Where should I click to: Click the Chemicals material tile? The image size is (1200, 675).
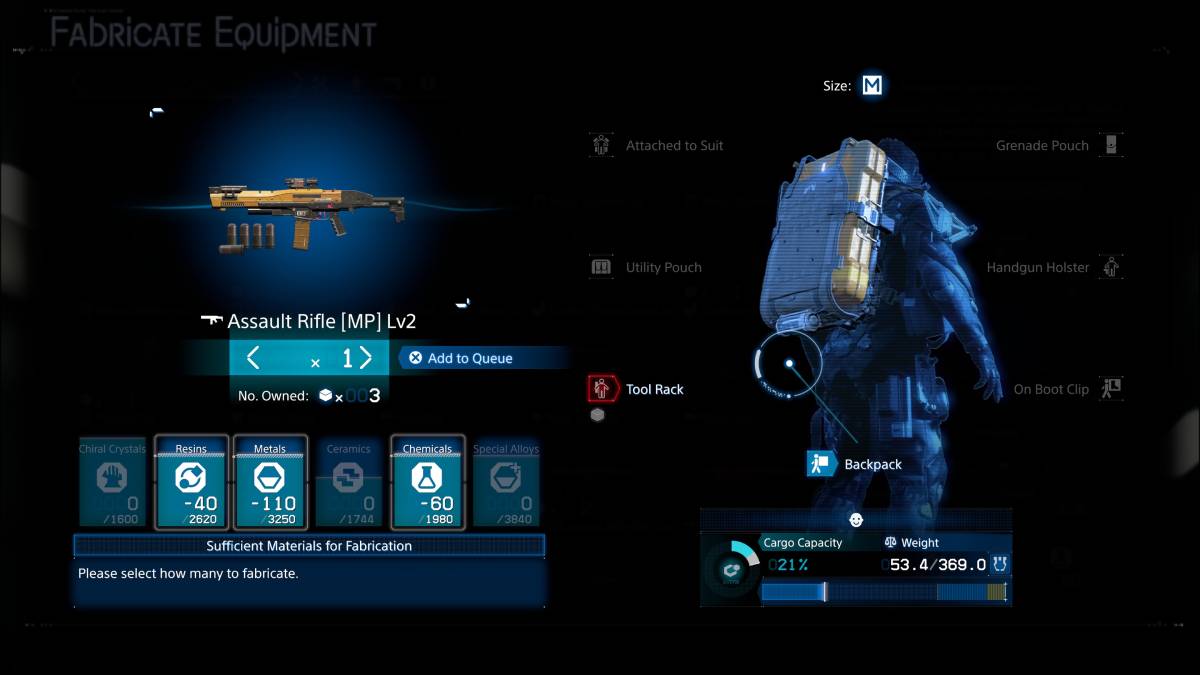(427, 483)
